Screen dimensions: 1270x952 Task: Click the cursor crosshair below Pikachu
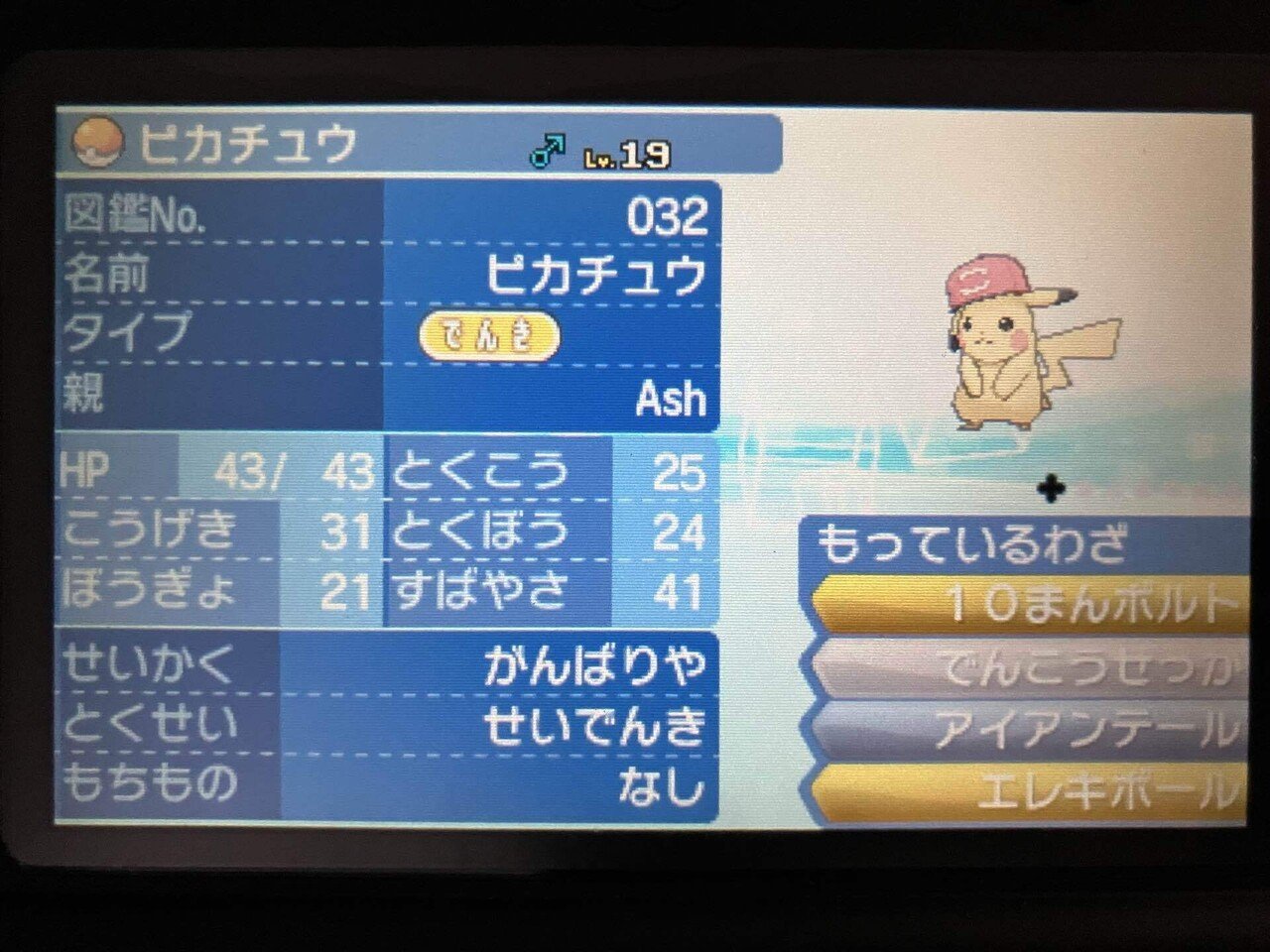point(1050,488)
